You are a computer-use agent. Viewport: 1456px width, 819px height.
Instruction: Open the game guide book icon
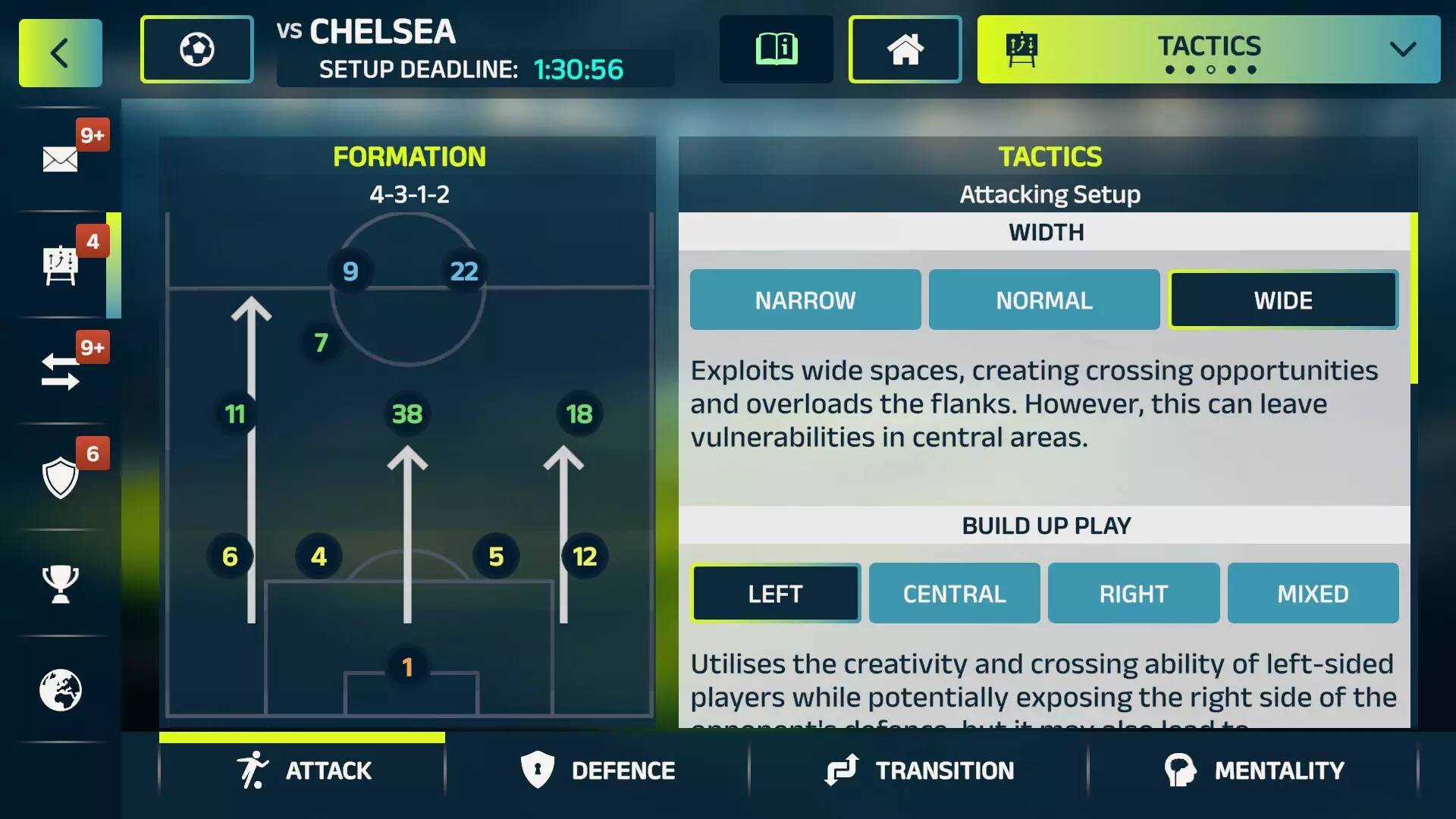pyautogui.click(x=776, y=49)
